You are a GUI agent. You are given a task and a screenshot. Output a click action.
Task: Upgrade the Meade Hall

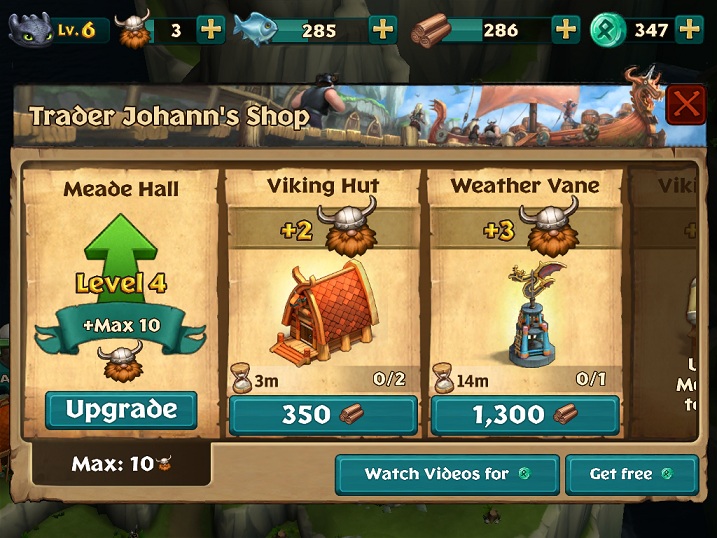pos(121,410)
